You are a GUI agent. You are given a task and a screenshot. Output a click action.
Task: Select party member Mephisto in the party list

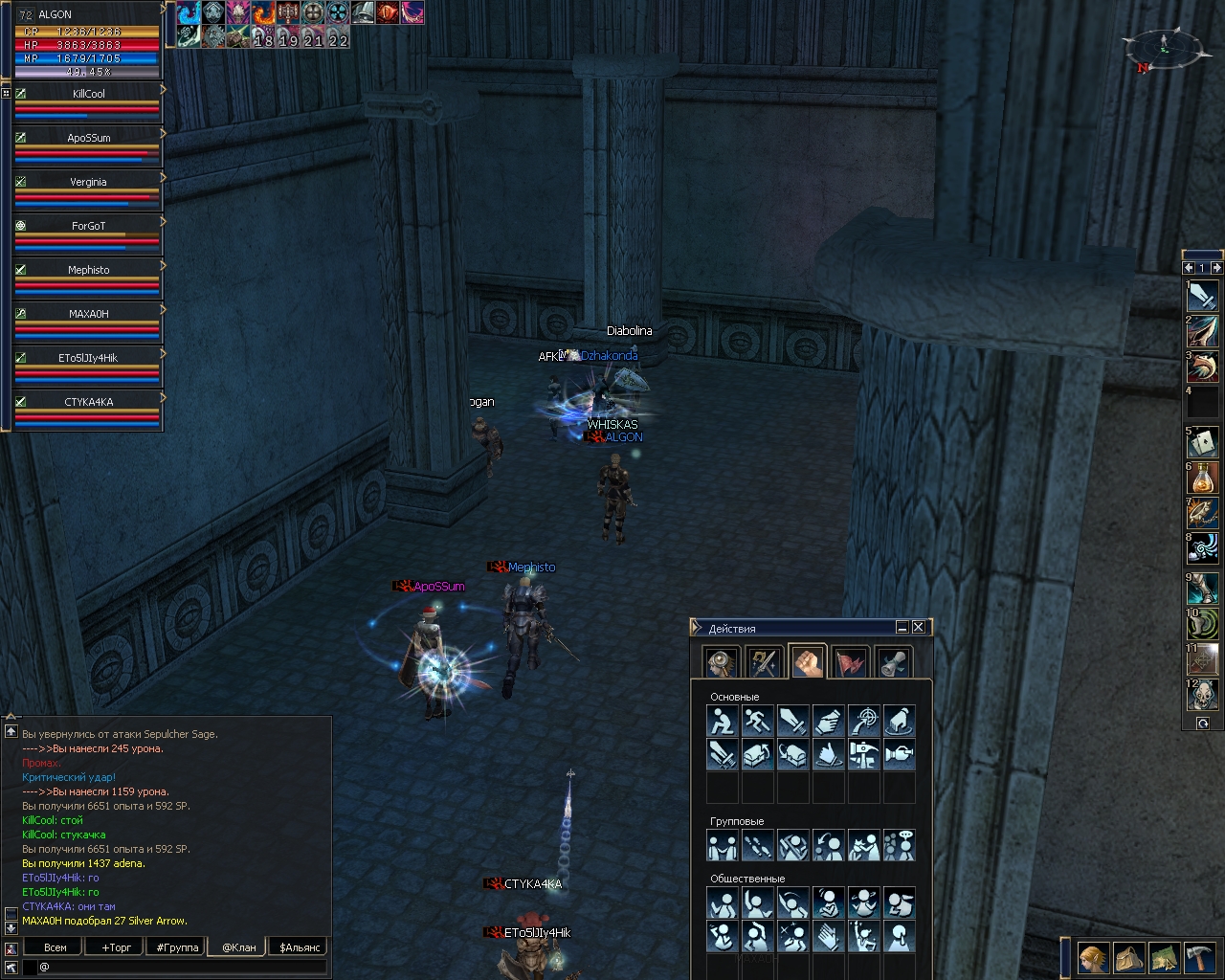tap(88, 270)
